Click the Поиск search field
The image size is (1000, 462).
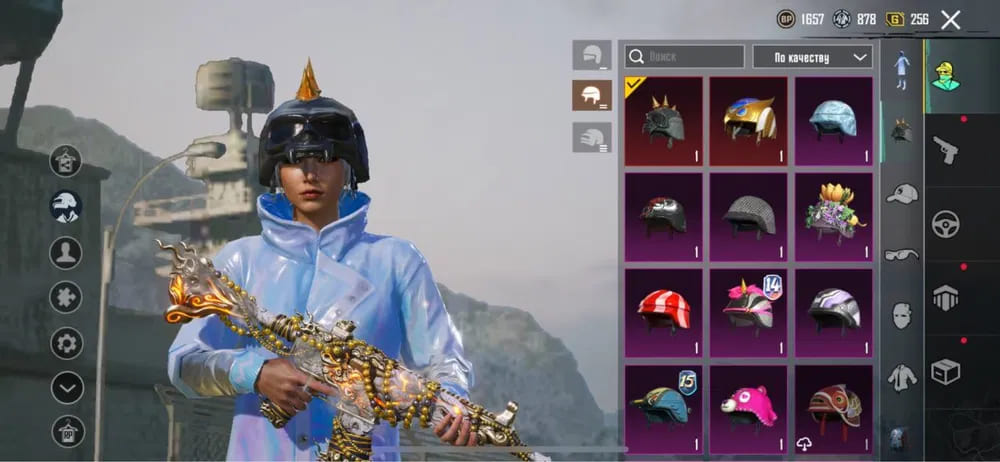(x=685, y=57)
